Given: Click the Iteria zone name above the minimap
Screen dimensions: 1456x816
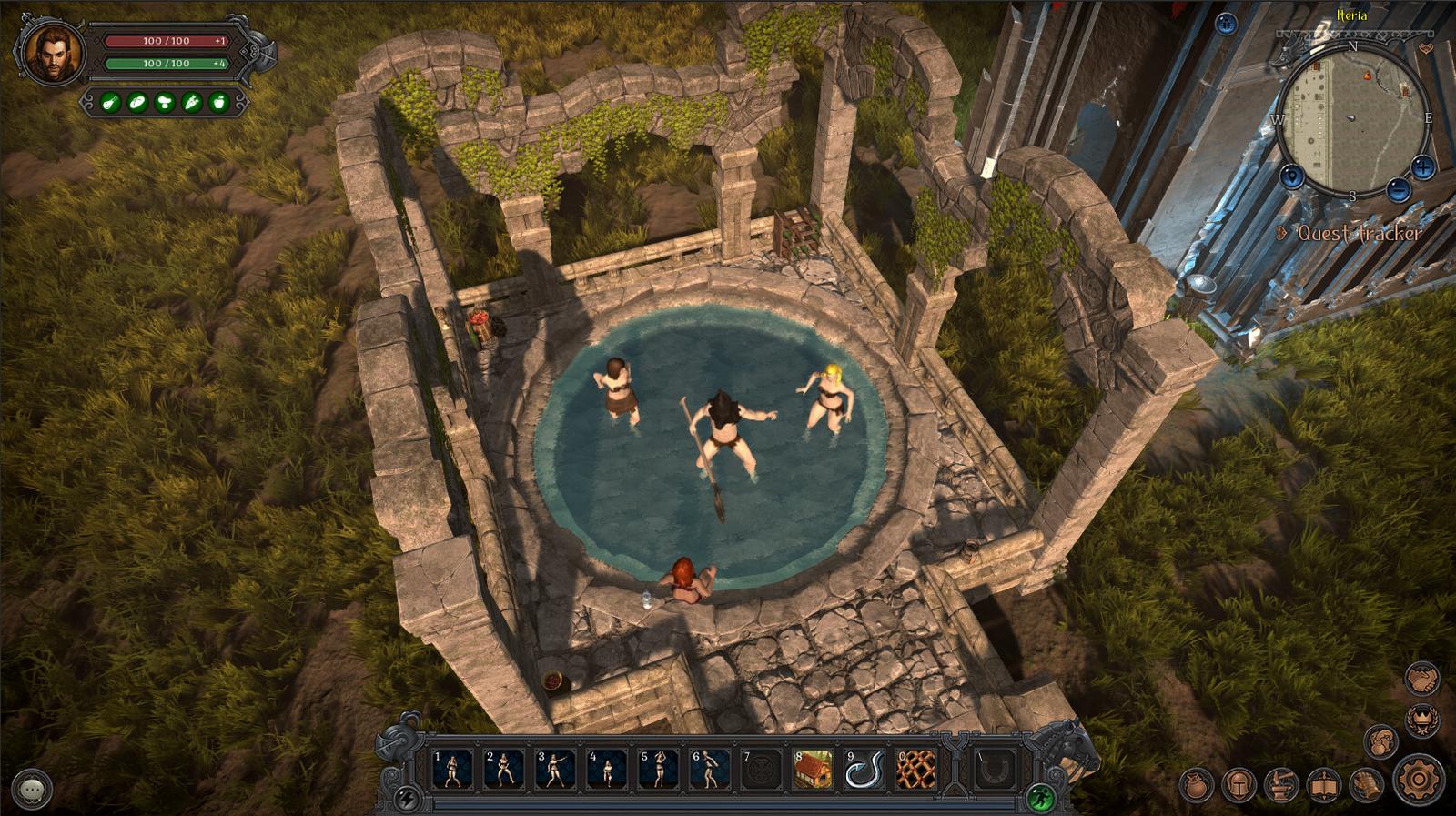Looking at the screenshot, I should [1353, 15].
